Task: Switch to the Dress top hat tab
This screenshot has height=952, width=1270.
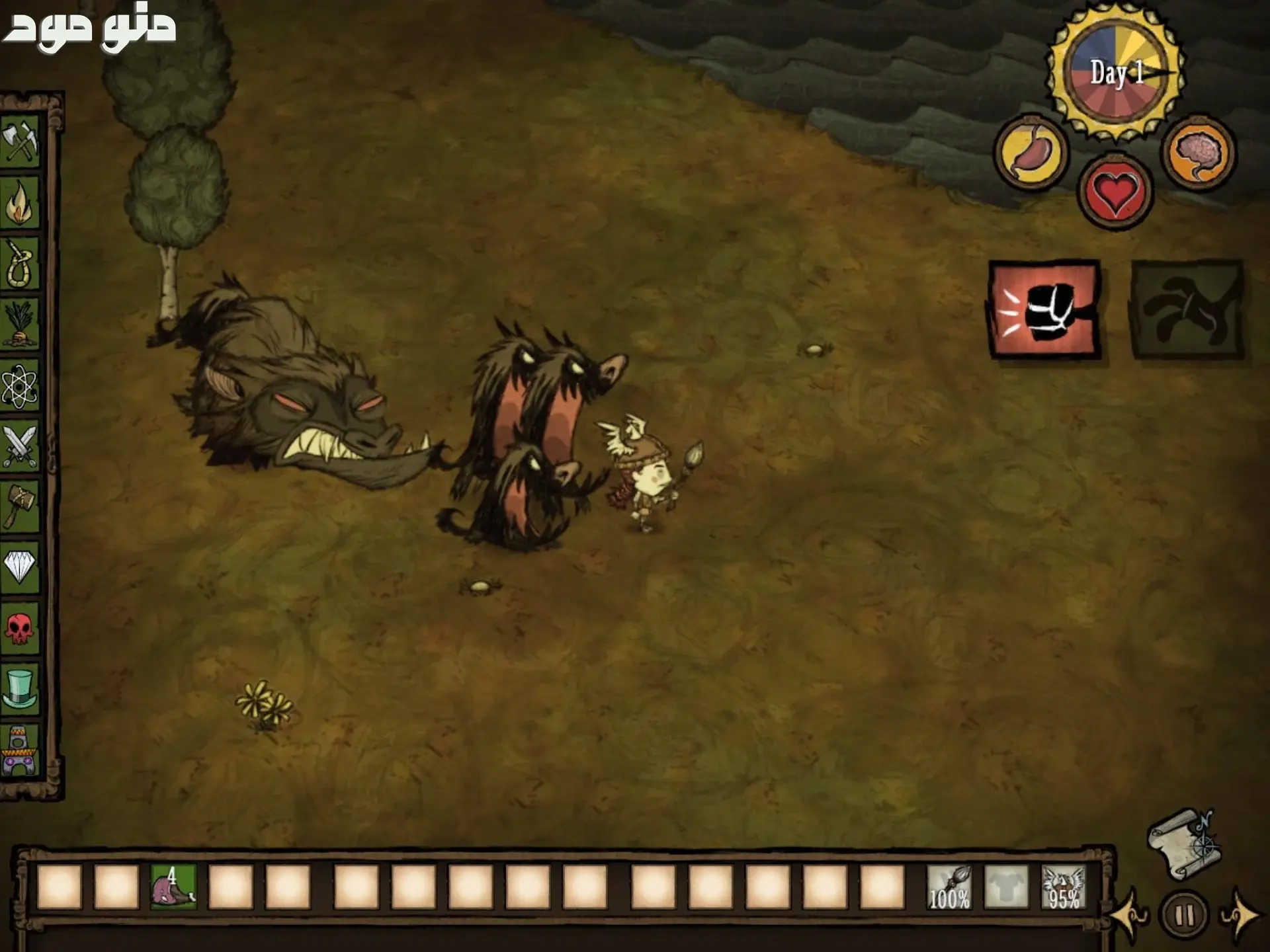Action: click(x=21, y=689)
